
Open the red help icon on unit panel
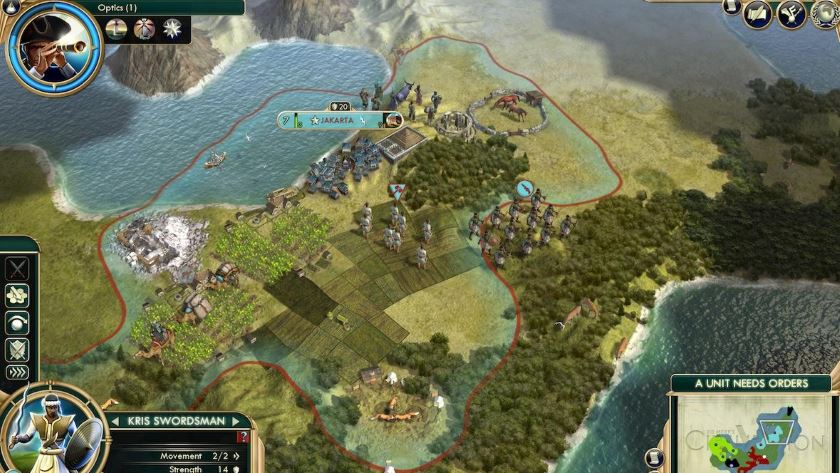tap(241, 437)
